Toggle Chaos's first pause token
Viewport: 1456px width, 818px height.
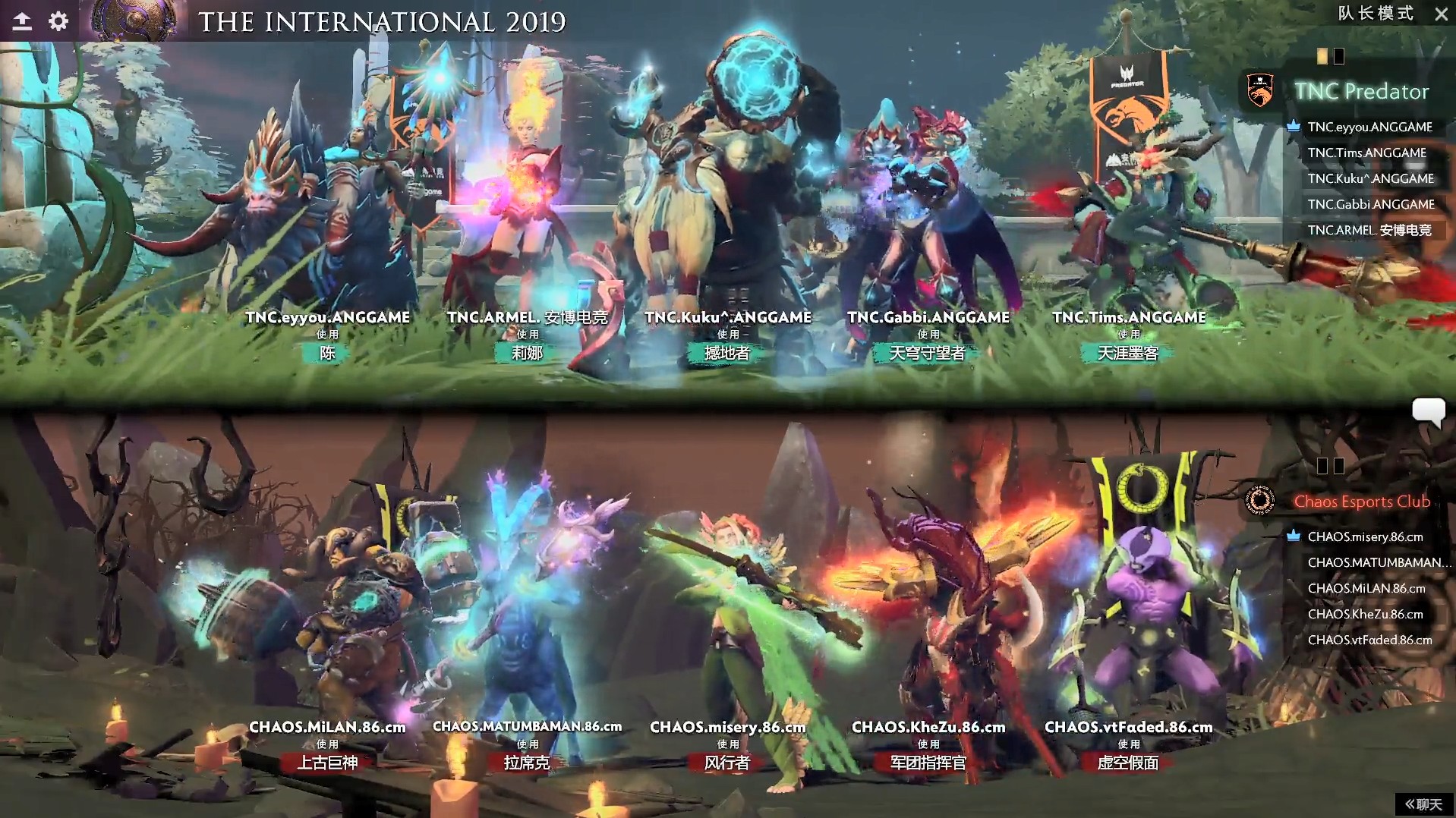pos(1322,466)
